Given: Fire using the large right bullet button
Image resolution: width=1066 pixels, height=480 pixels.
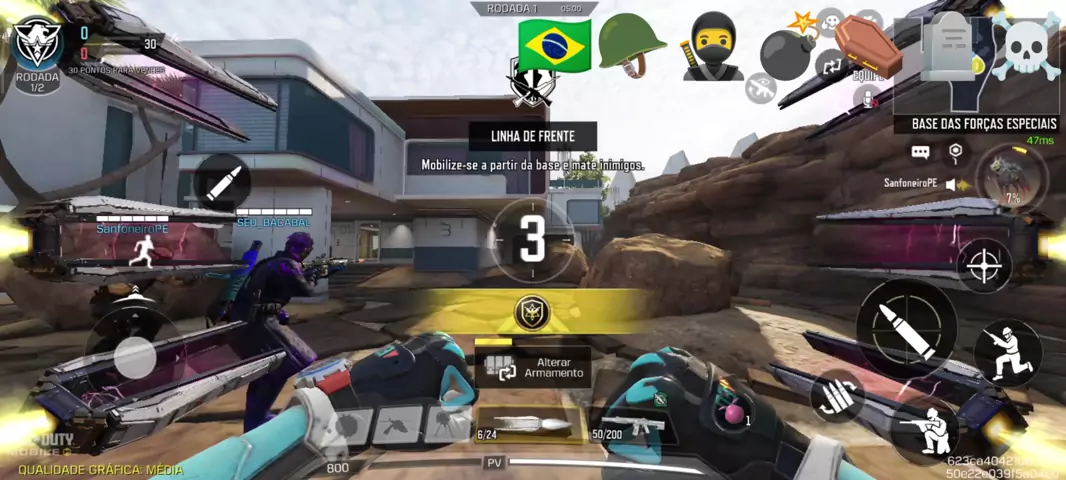Looking at the screenshot, I should pyautogui.click(x=907, y=328).
